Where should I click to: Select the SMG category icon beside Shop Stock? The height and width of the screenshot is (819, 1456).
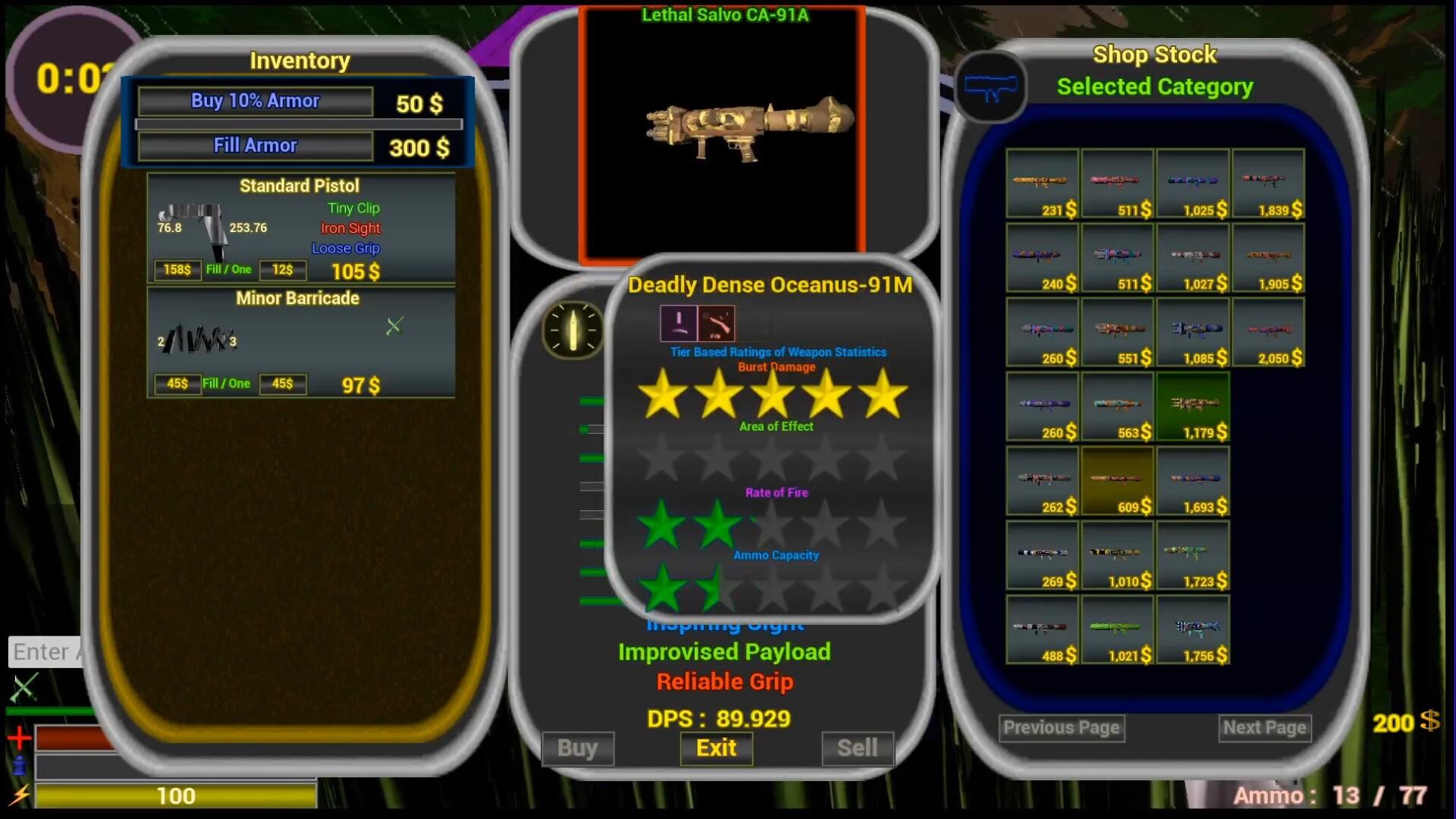[x=991, y=86]
